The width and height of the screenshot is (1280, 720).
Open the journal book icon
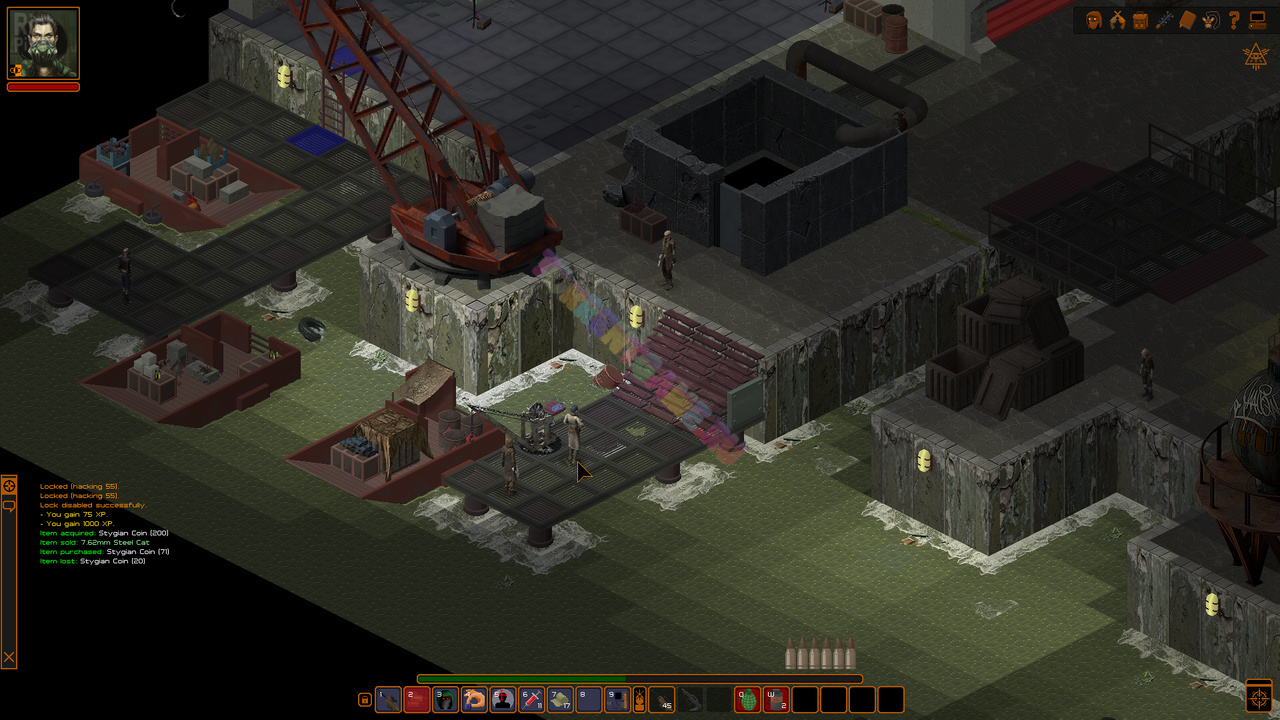click(1187, 20)
